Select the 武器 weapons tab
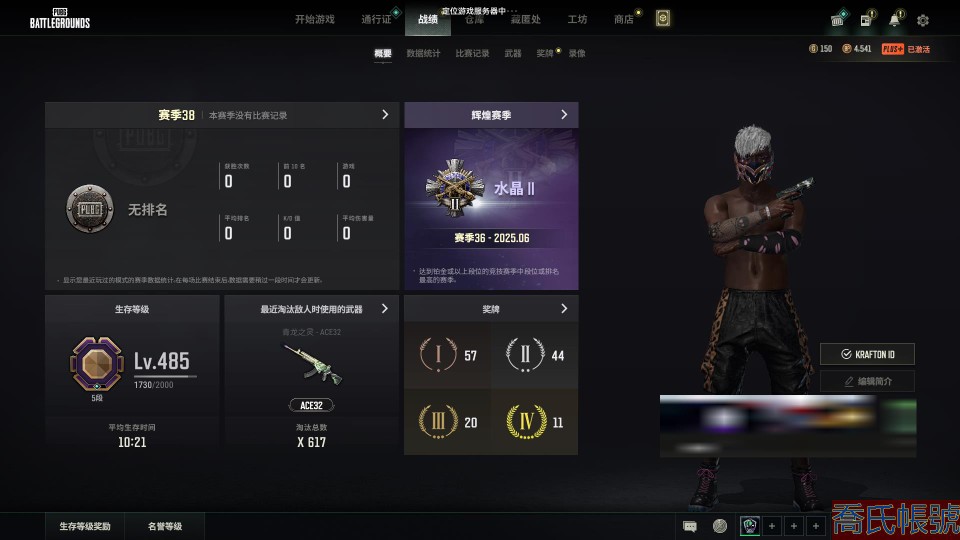 pos(512,53)
